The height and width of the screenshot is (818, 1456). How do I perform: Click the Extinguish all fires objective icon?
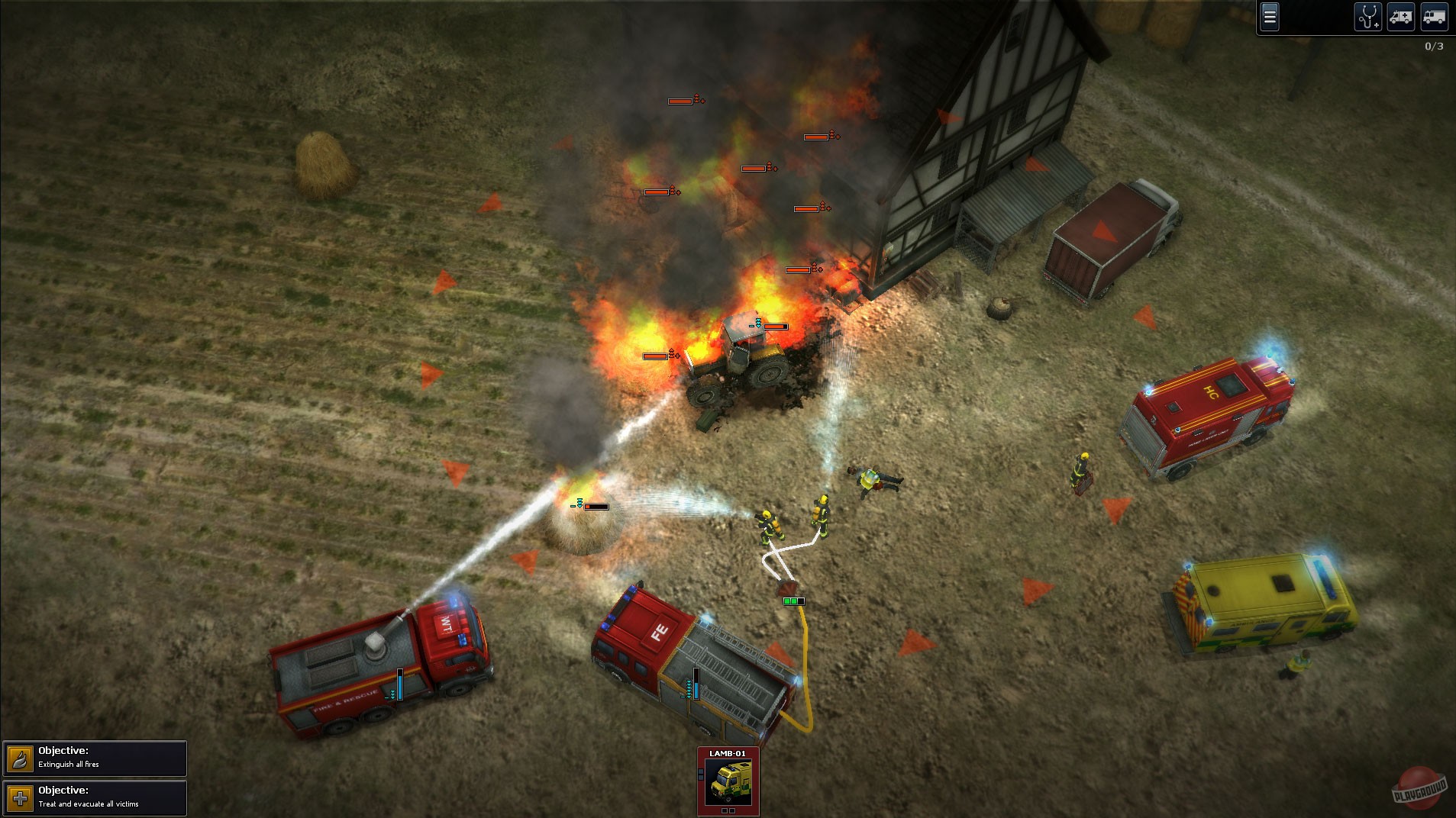pyautogui.click(x=21, y=758)
